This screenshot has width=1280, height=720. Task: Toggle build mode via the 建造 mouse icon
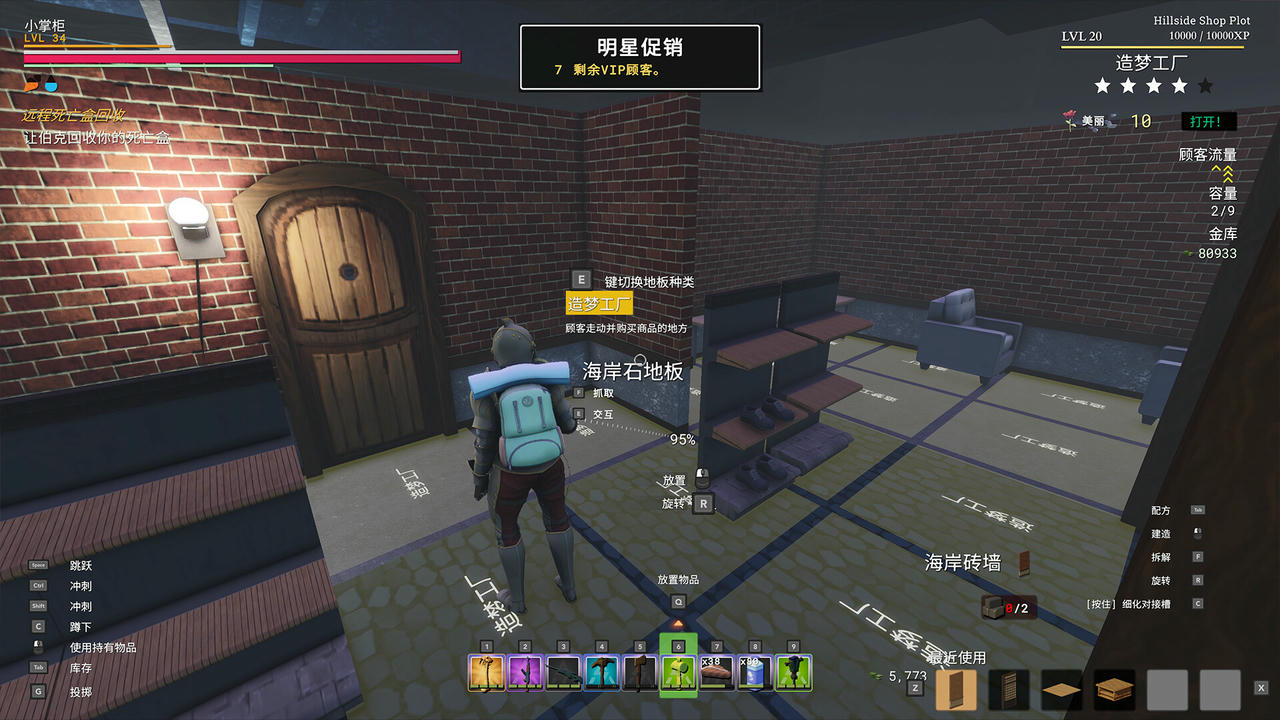coord(1198,533)
